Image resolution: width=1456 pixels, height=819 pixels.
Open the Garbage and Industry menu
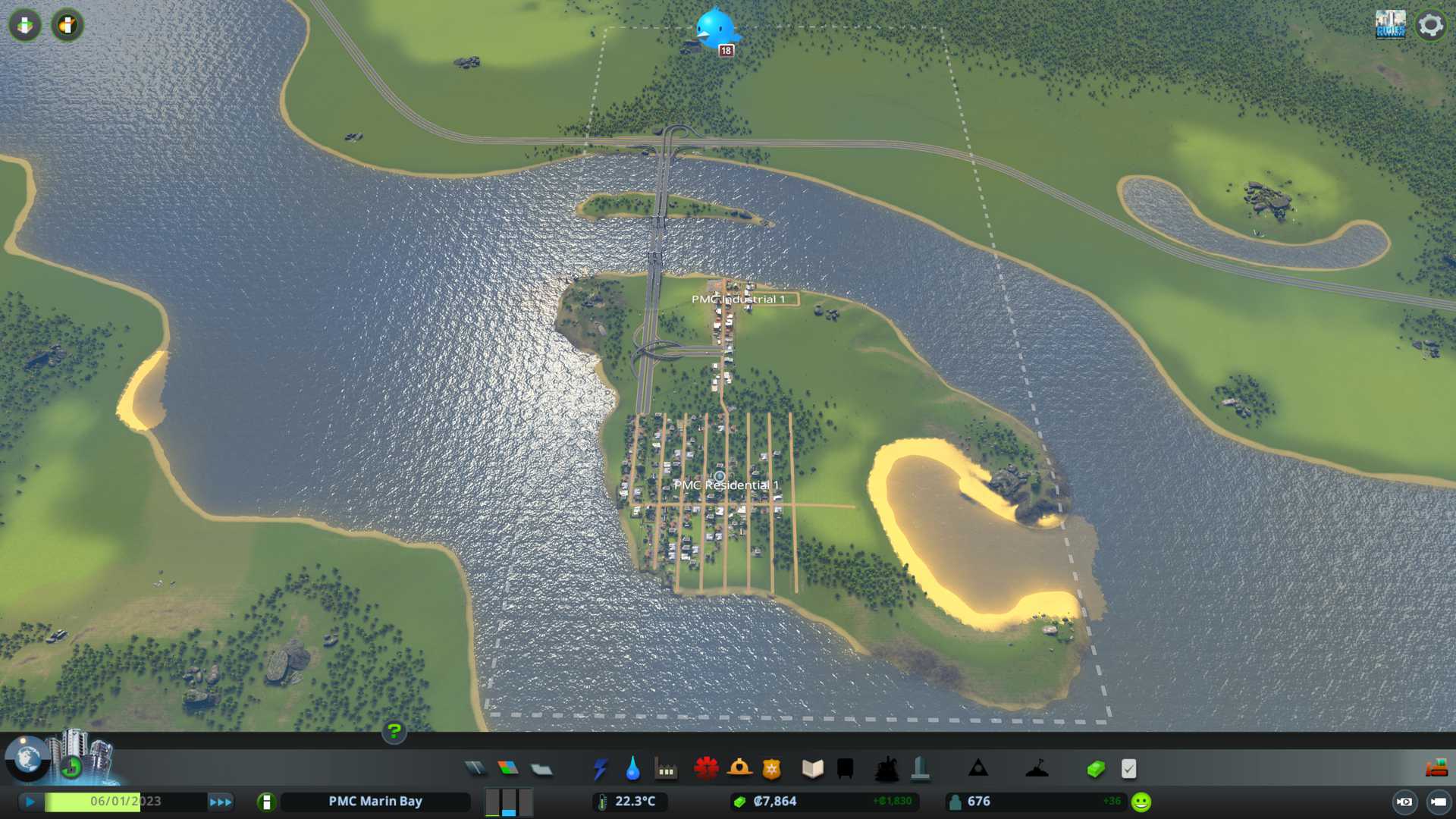(666, 769)
